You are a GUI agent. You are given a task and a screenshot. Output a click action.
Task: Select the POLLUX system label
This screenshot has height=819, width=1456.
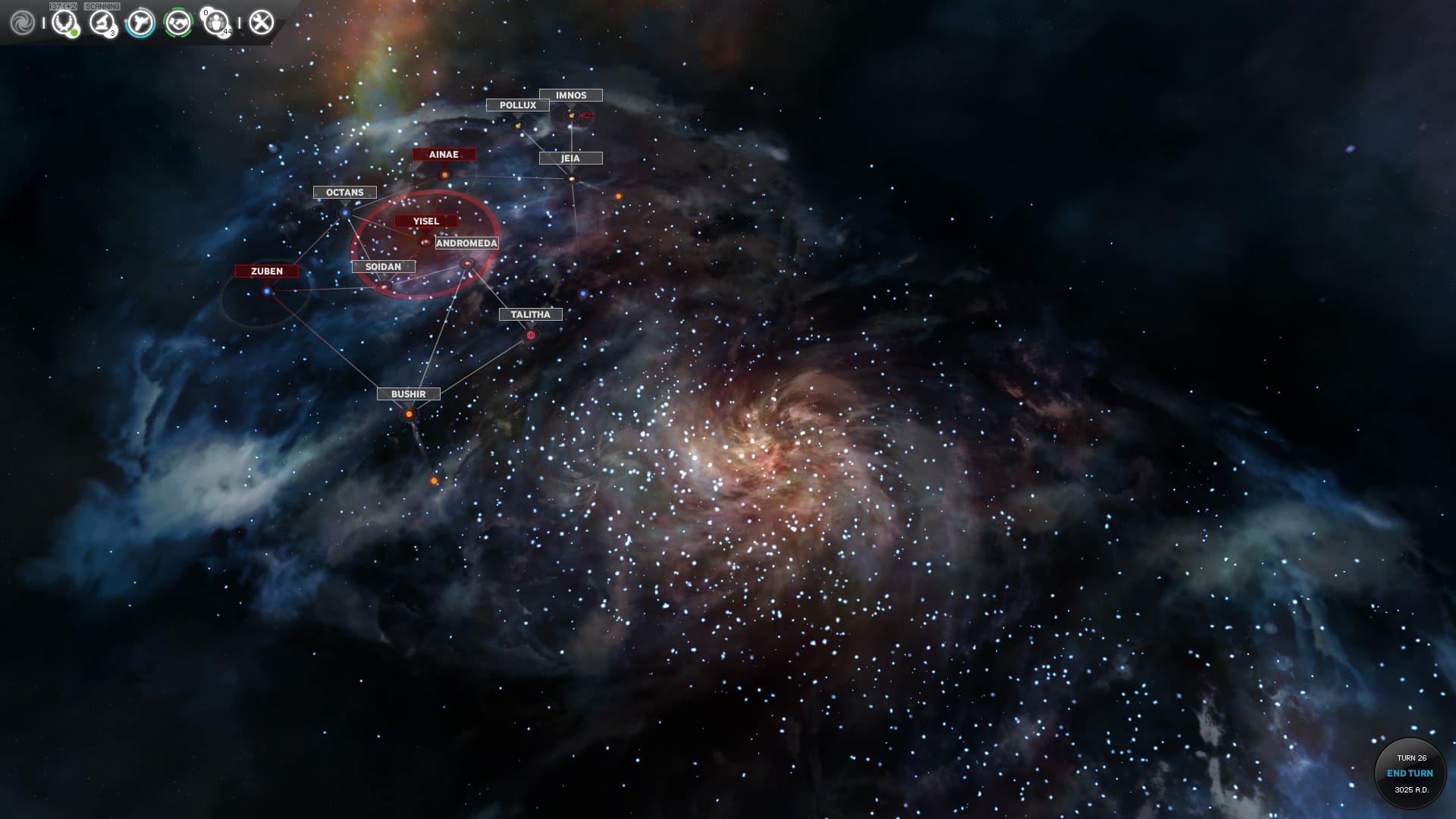(x=517, y=105)
